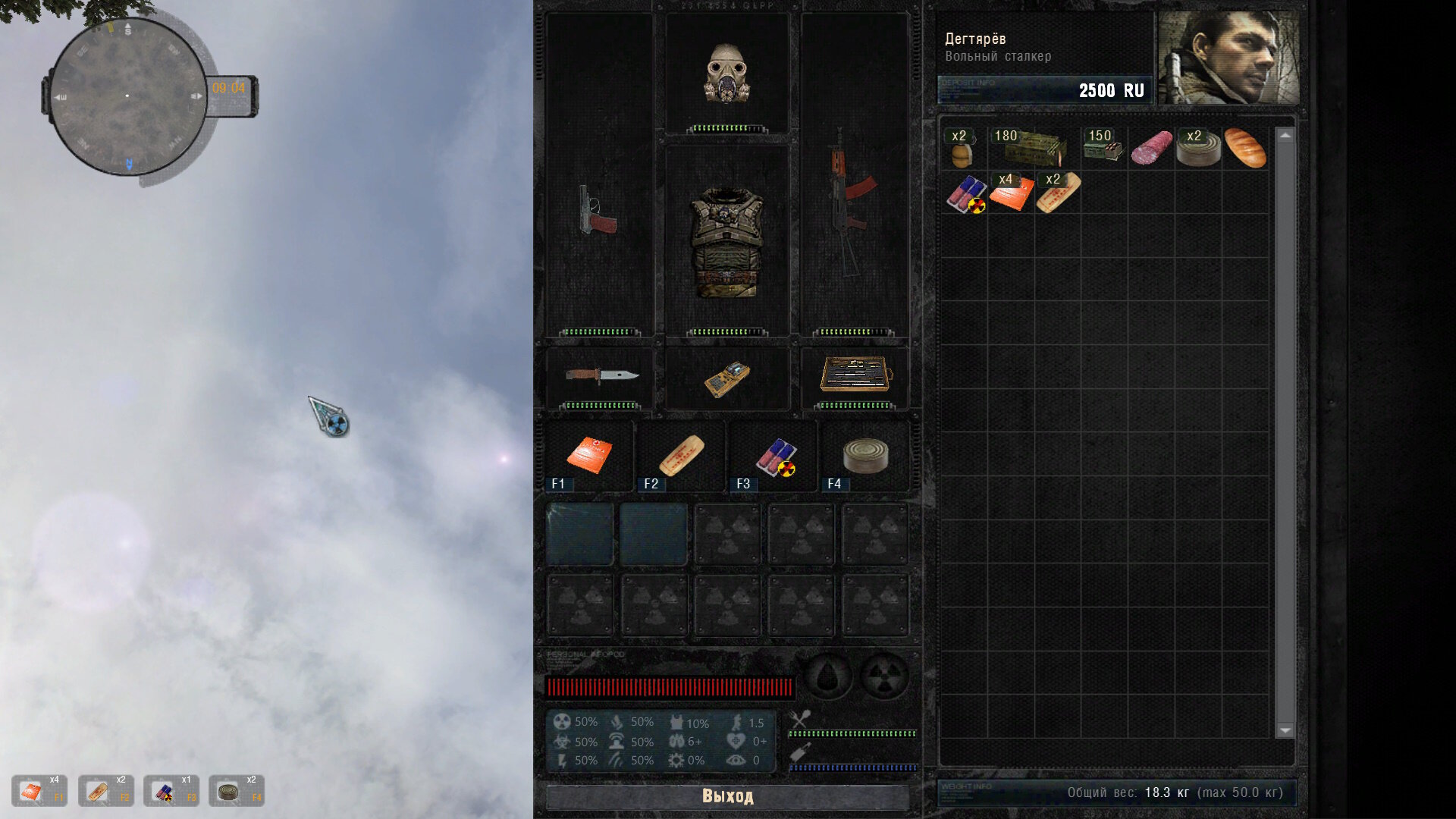Pick the bread loaf in the backpack

tap(1245, 148)
